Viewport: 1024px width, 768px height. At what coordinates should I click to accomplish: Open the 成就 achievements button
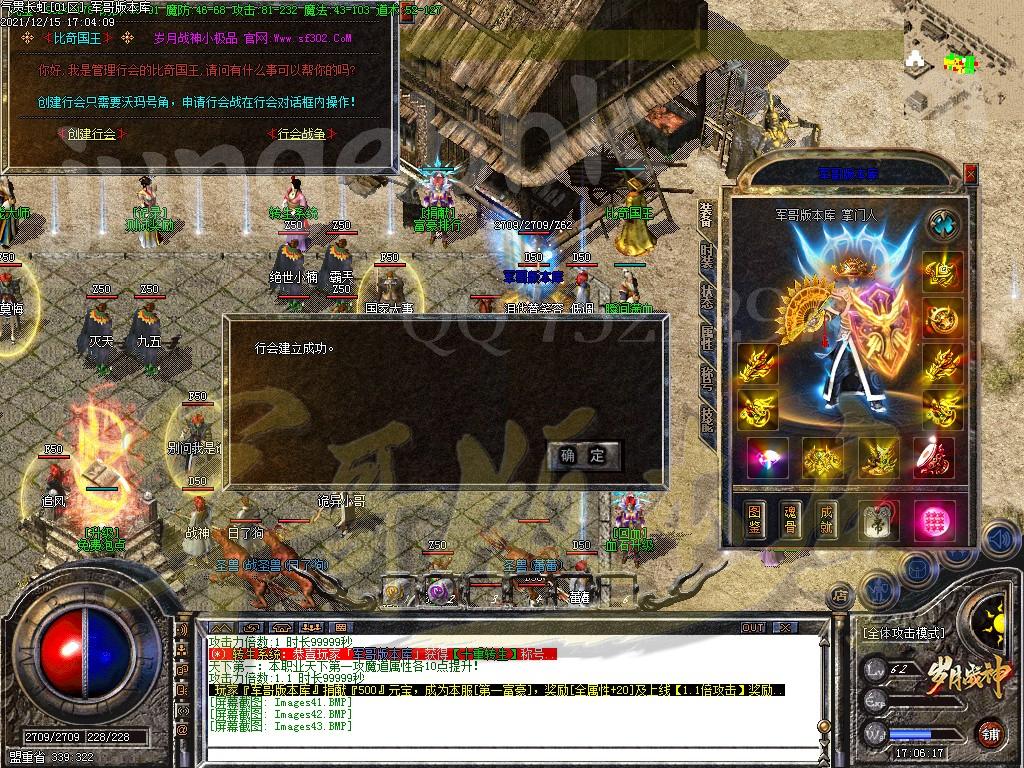pyautogui.click(x=827, y=518)
